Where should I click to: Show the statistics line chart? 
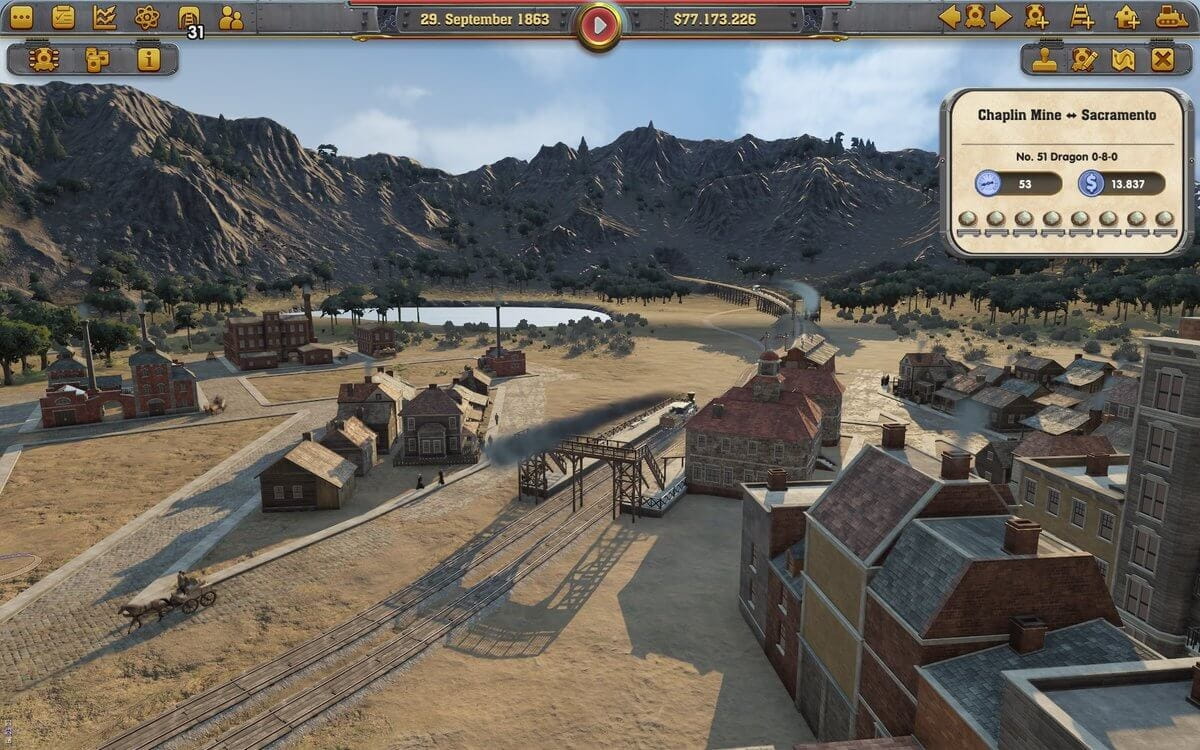click(x=105, y=17)
